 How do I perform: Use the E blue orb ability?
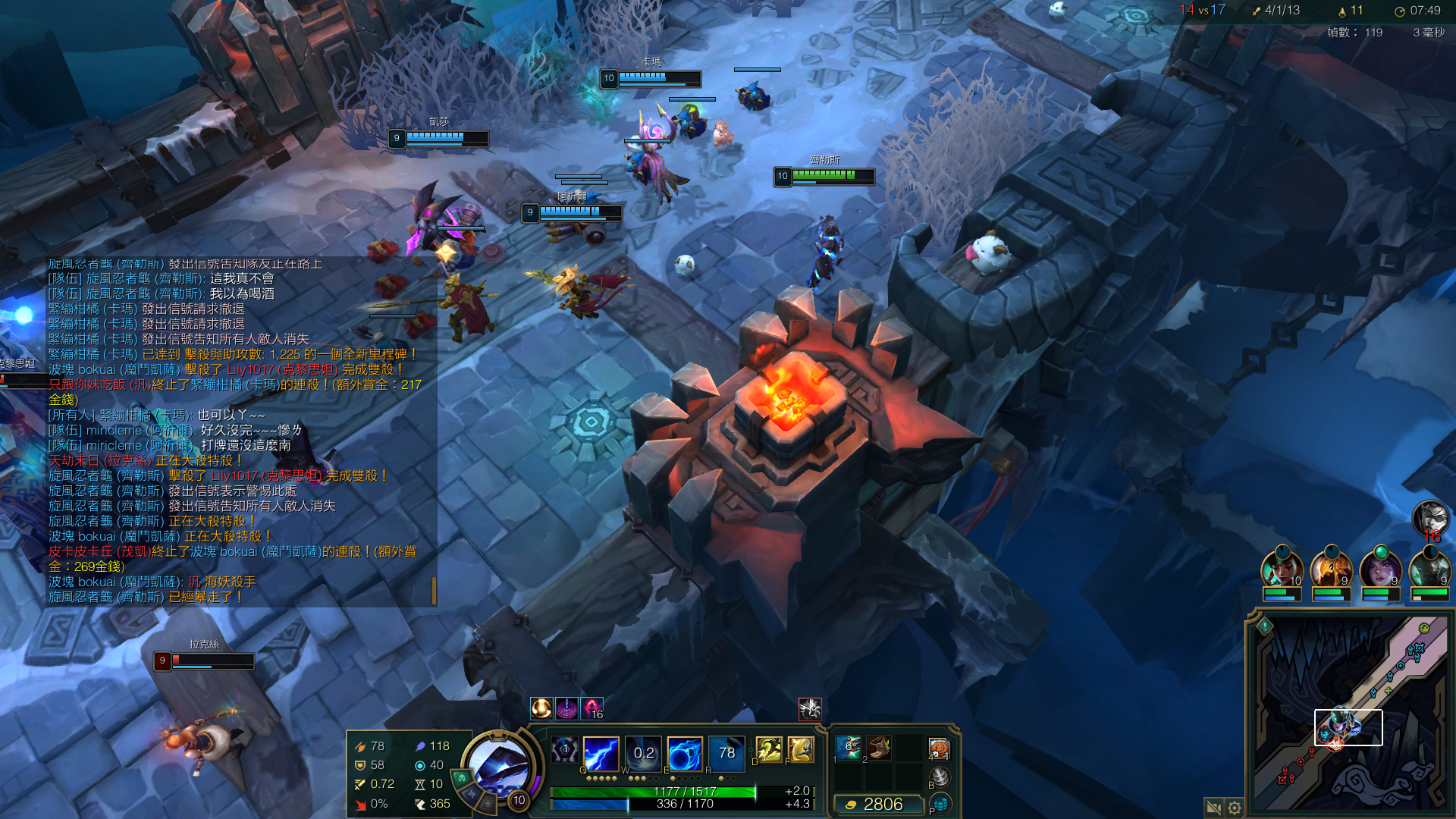tap(685, 752)
